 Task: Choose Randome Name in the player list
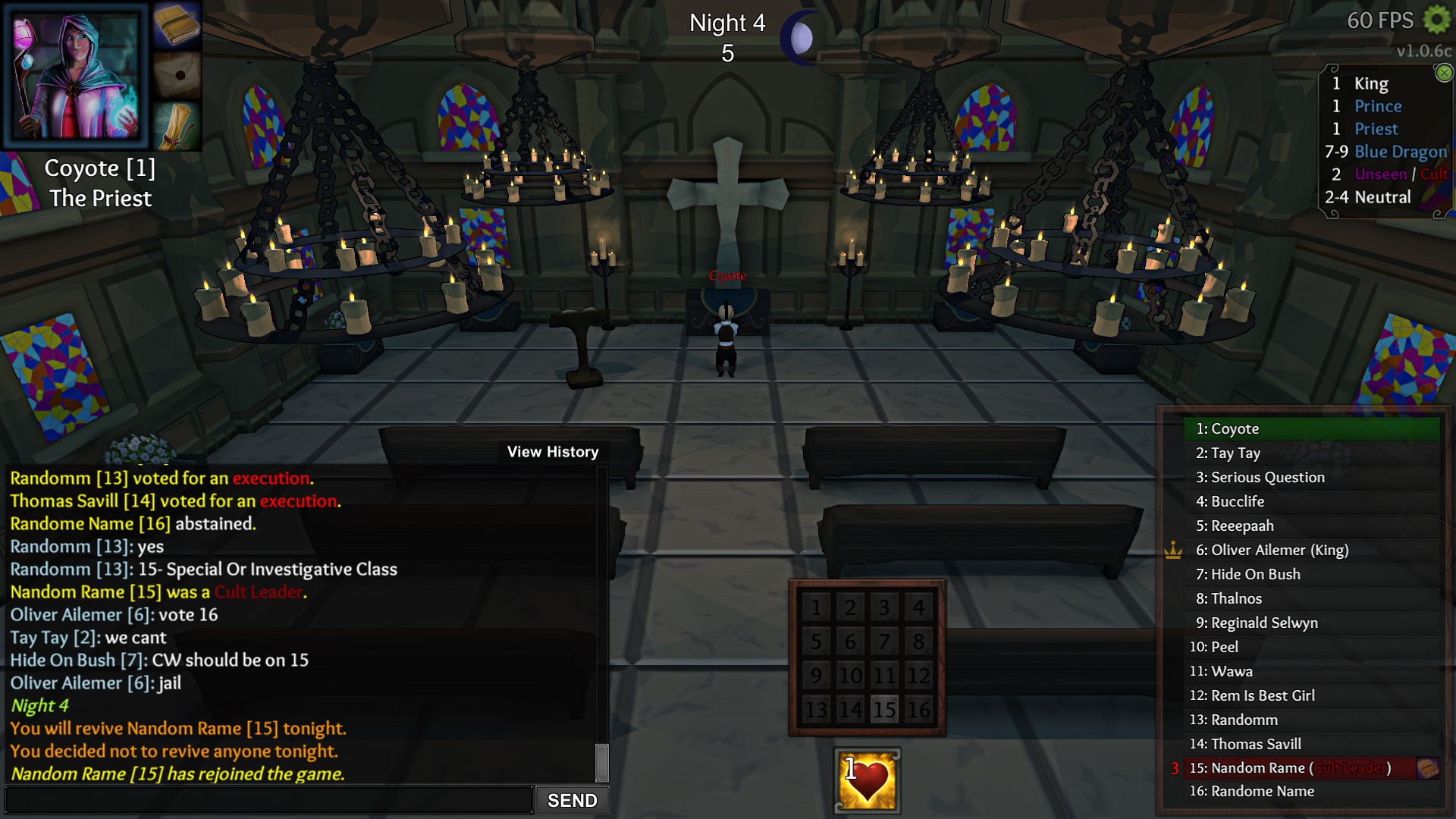(1310, 792)
